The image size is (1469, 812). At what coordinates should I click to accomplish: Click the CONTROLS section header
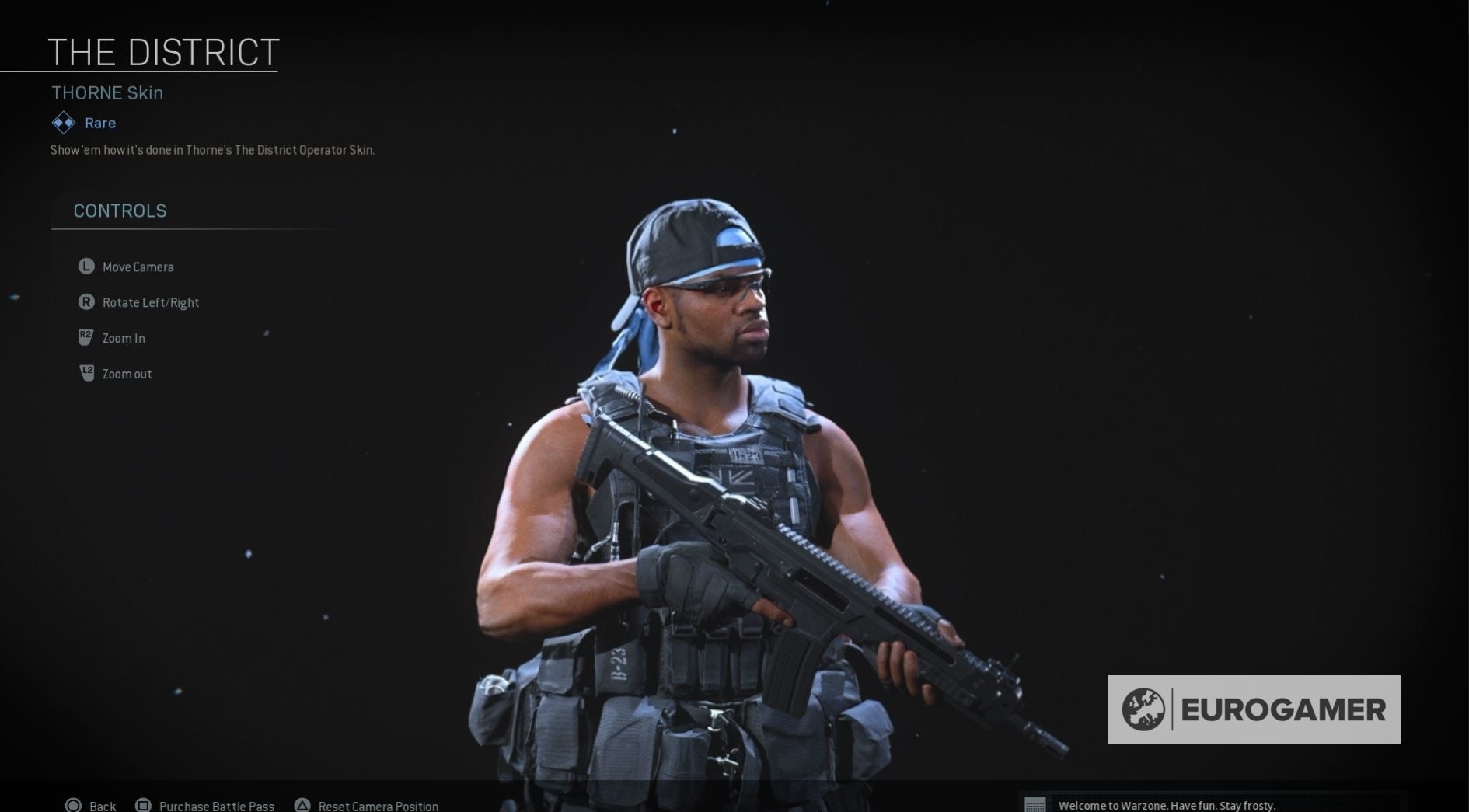coord(120,211)
